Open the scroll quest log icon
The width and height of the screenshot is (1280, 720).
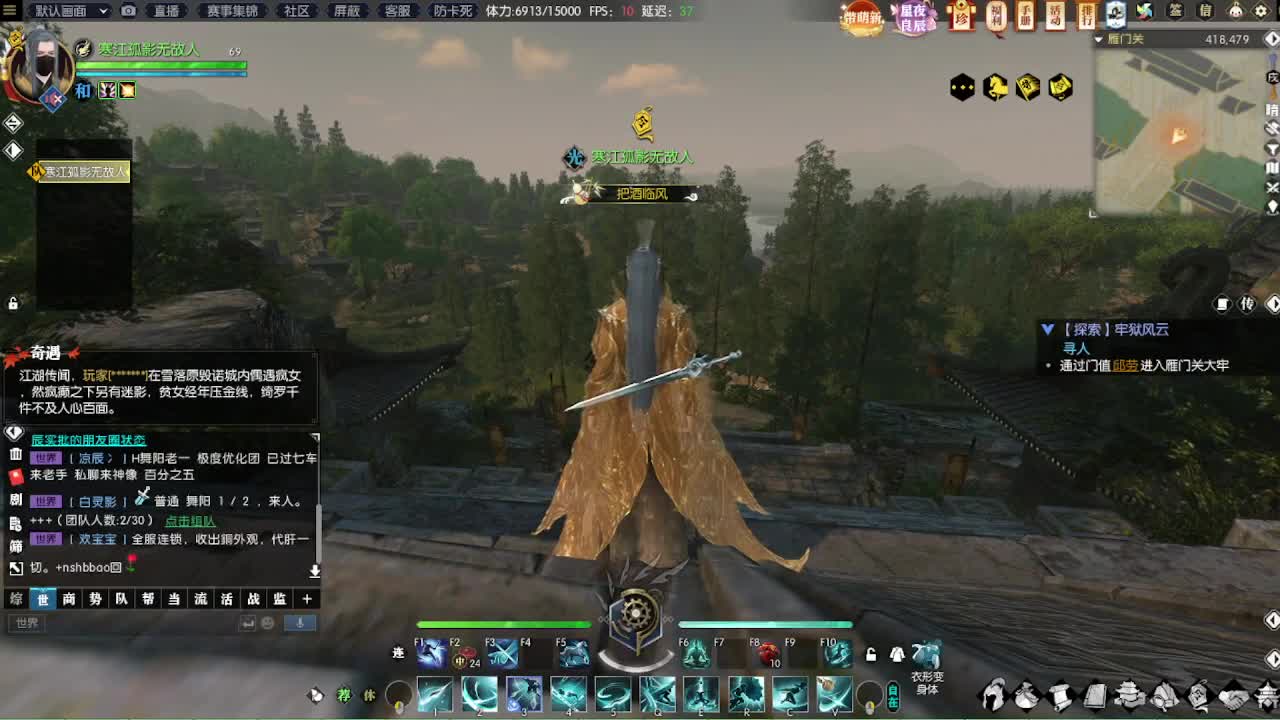[1060, 695]
